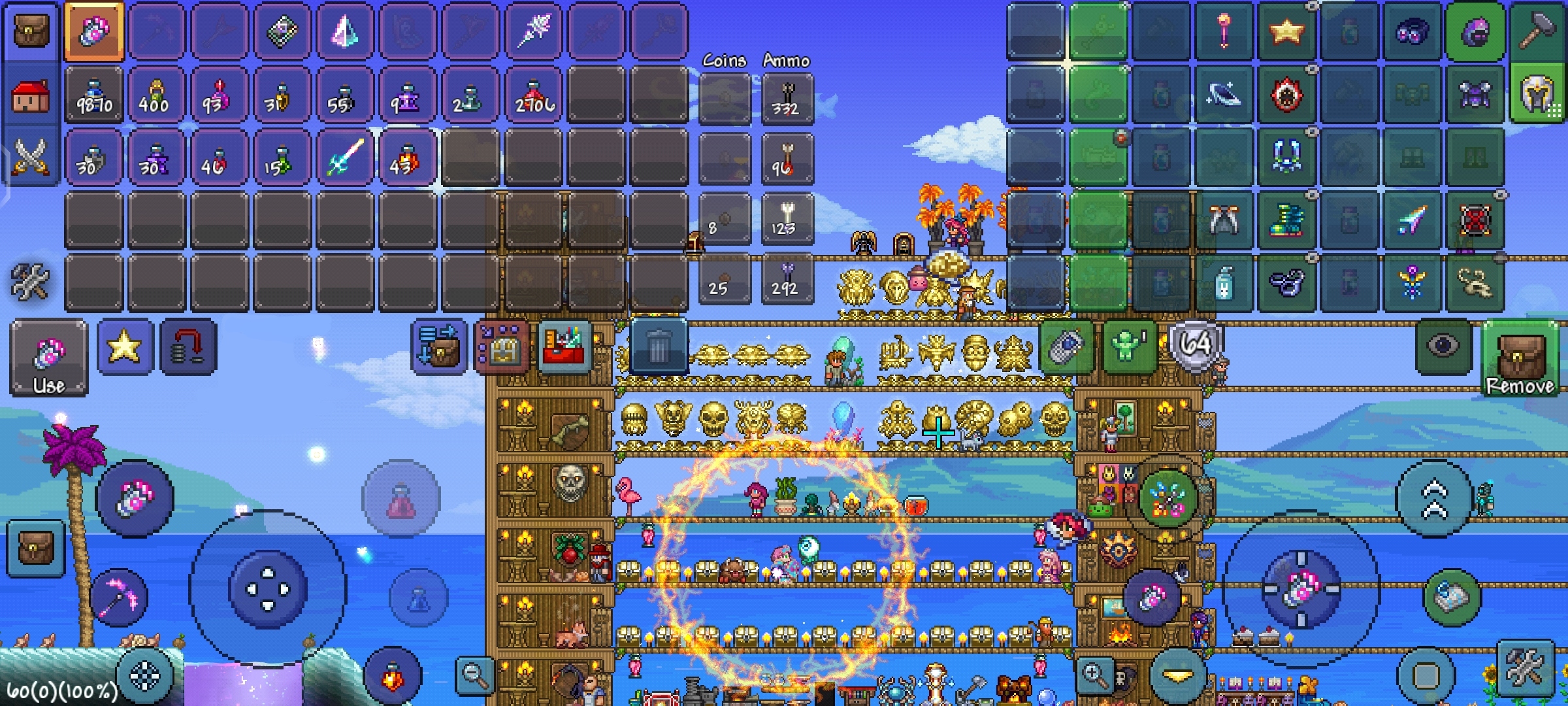1568x706 pixels.
Task: Open crafting with the hammer and wrench icon
Action: pyautogui.click(x=30, y=282)
